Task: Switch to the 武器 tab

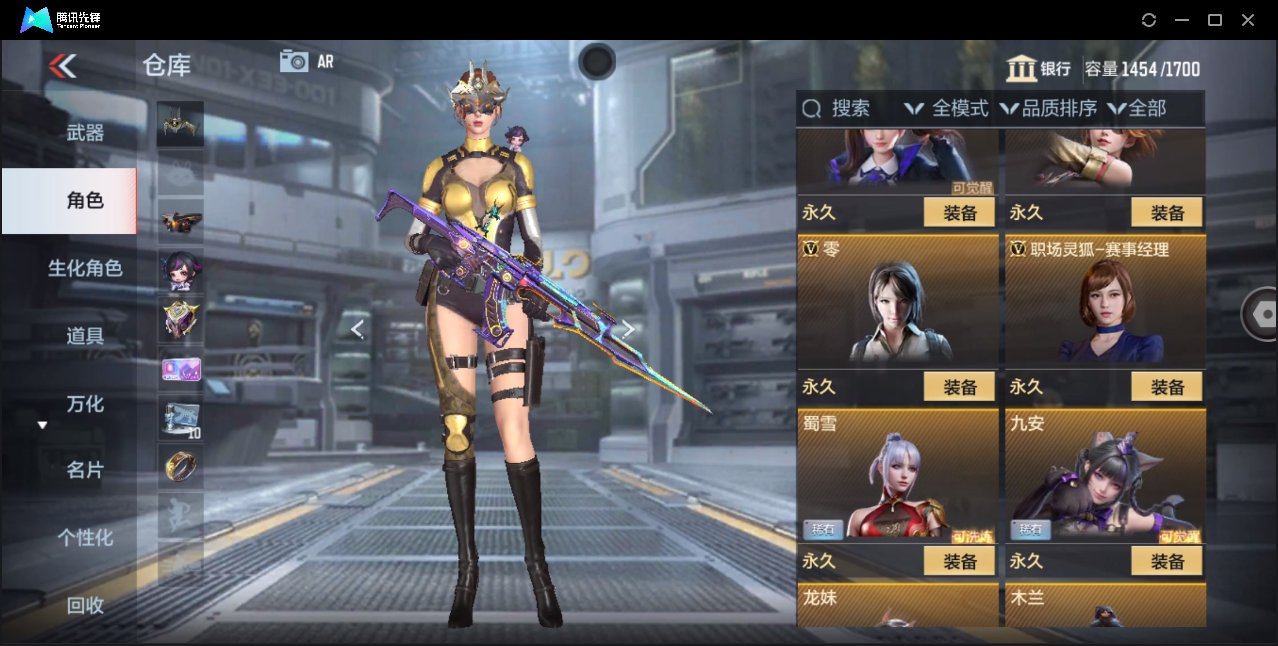Action: coord(85,132)
